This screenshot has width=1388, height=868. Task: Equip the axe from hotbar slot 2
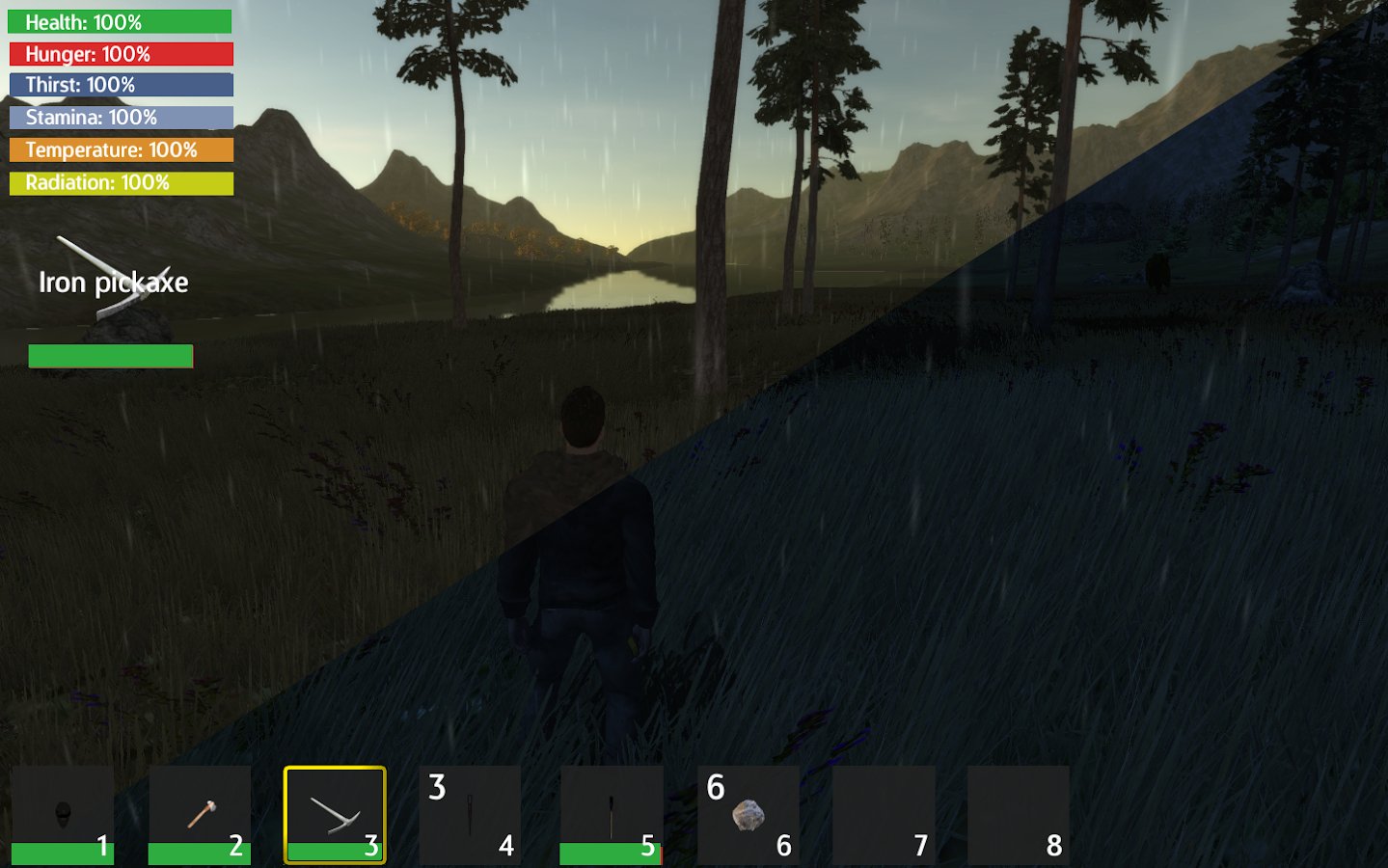[x=200, y=815]
